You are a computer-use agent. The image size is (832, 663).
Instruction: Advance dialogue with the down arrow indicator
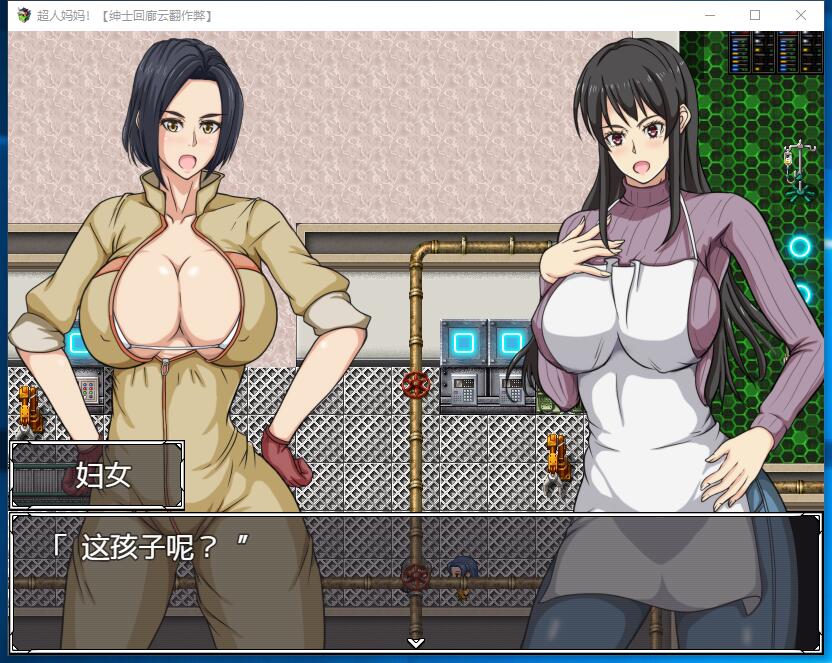coord(416,642)
